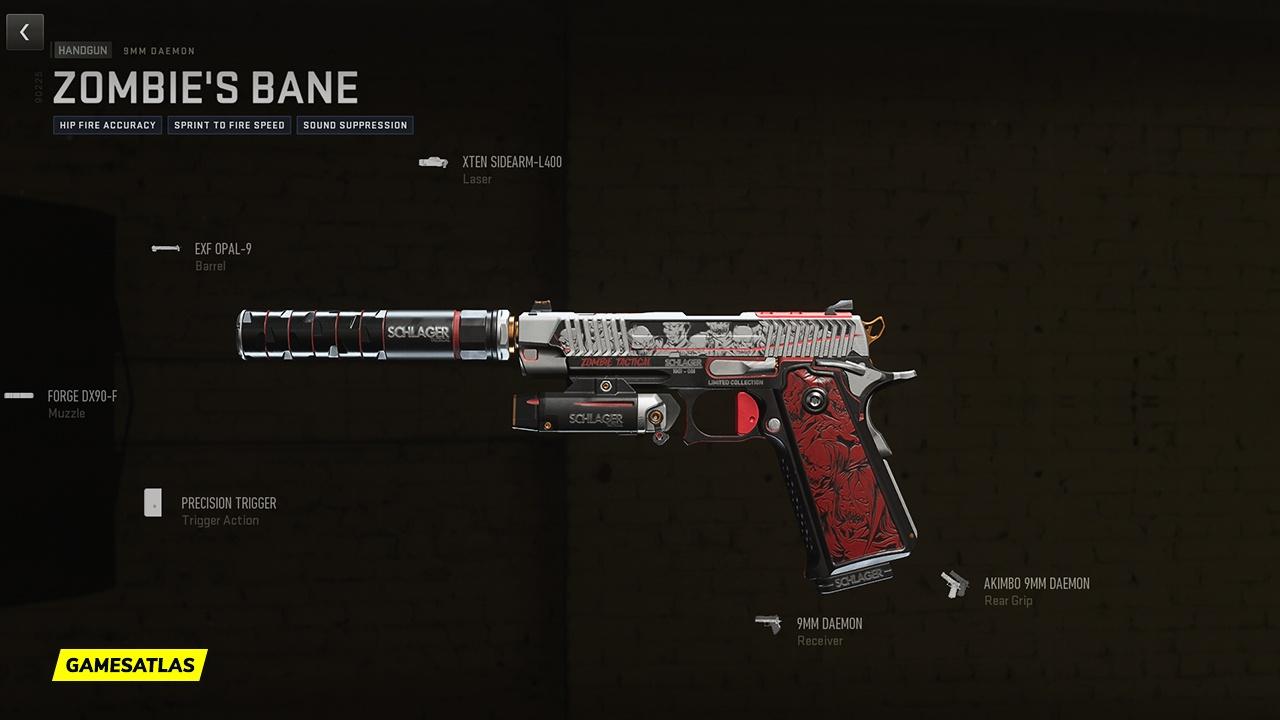Click the XTEN Sidearm-L400 laser icon
The image size is (1280, 720).
(432, 160)
